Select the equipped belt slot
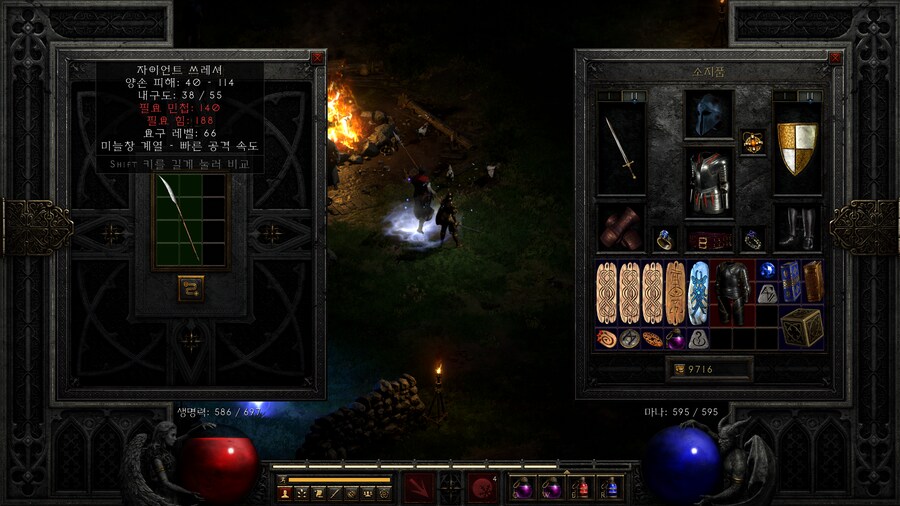This screenshot has height=506, width=900. (709, 240)
